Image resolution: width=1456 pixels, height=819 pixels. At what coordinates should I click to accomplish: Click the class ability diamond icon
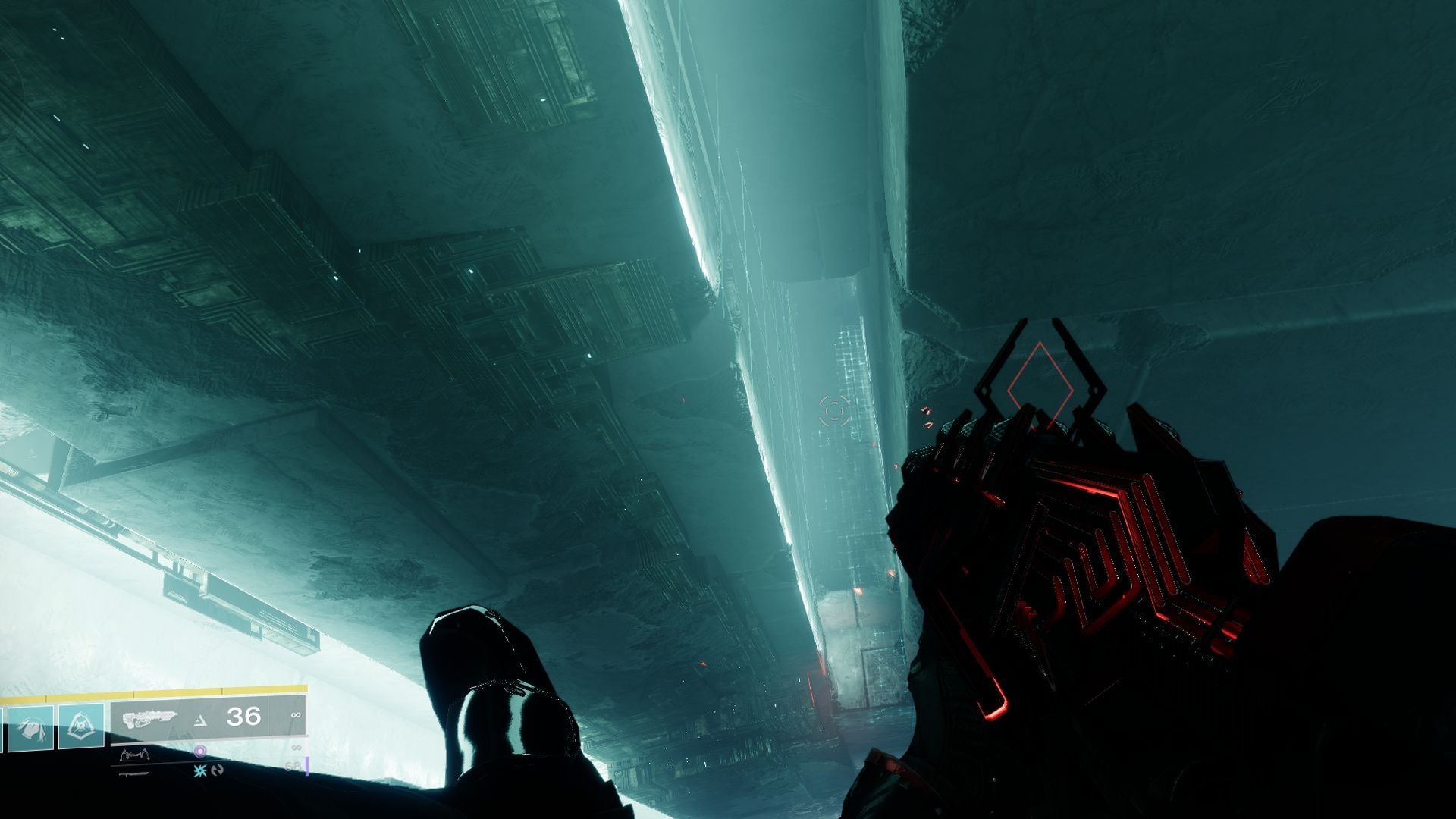82,726
